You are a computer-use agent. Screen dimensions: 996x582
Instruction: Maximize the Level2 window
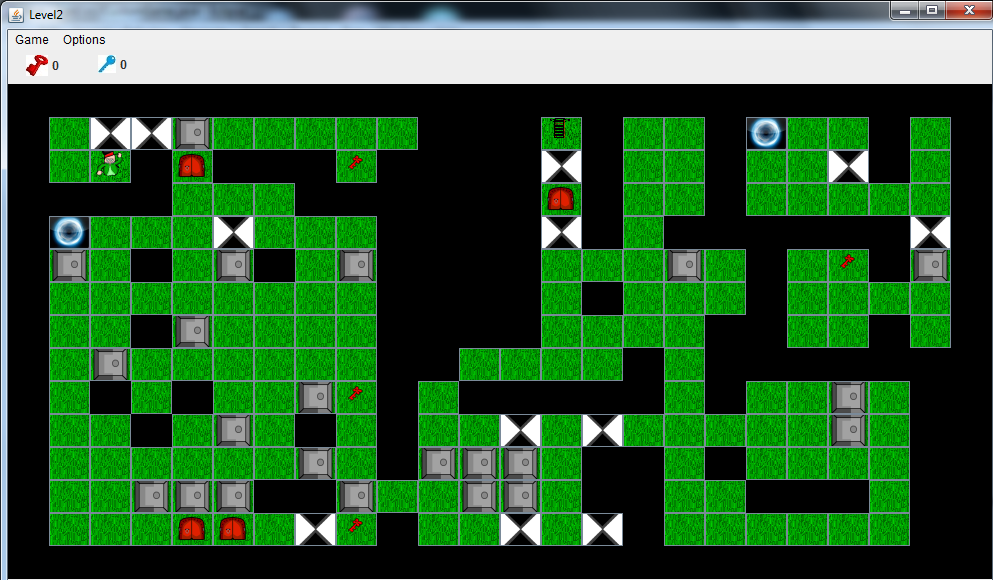coord(932,10)
